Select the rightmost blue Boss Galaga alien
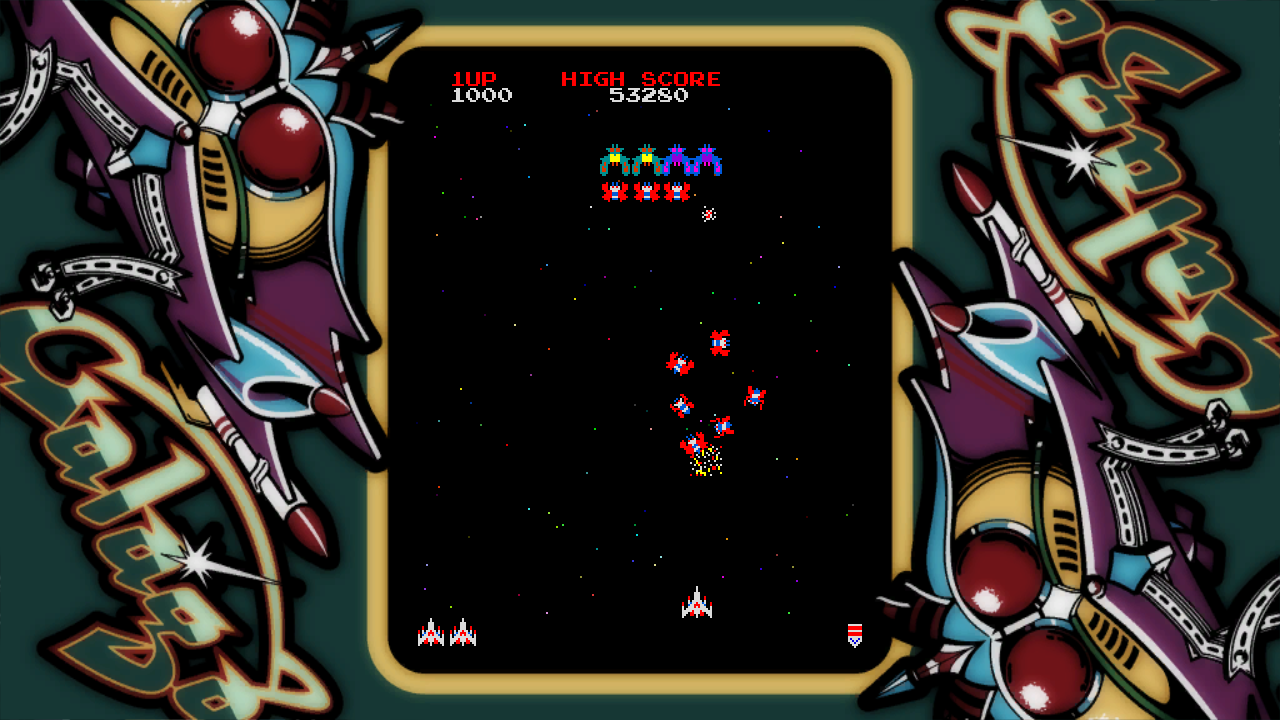1280x720 pixels. (x=707, y=160)
